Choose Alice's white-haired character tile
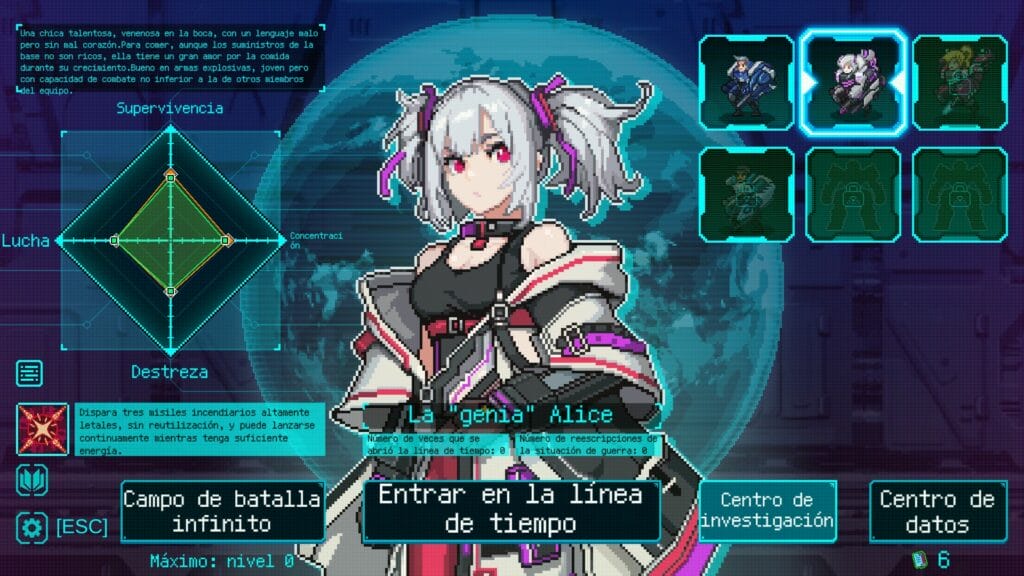This screenshot has height=576, width=1024. (x=853, y=82)
